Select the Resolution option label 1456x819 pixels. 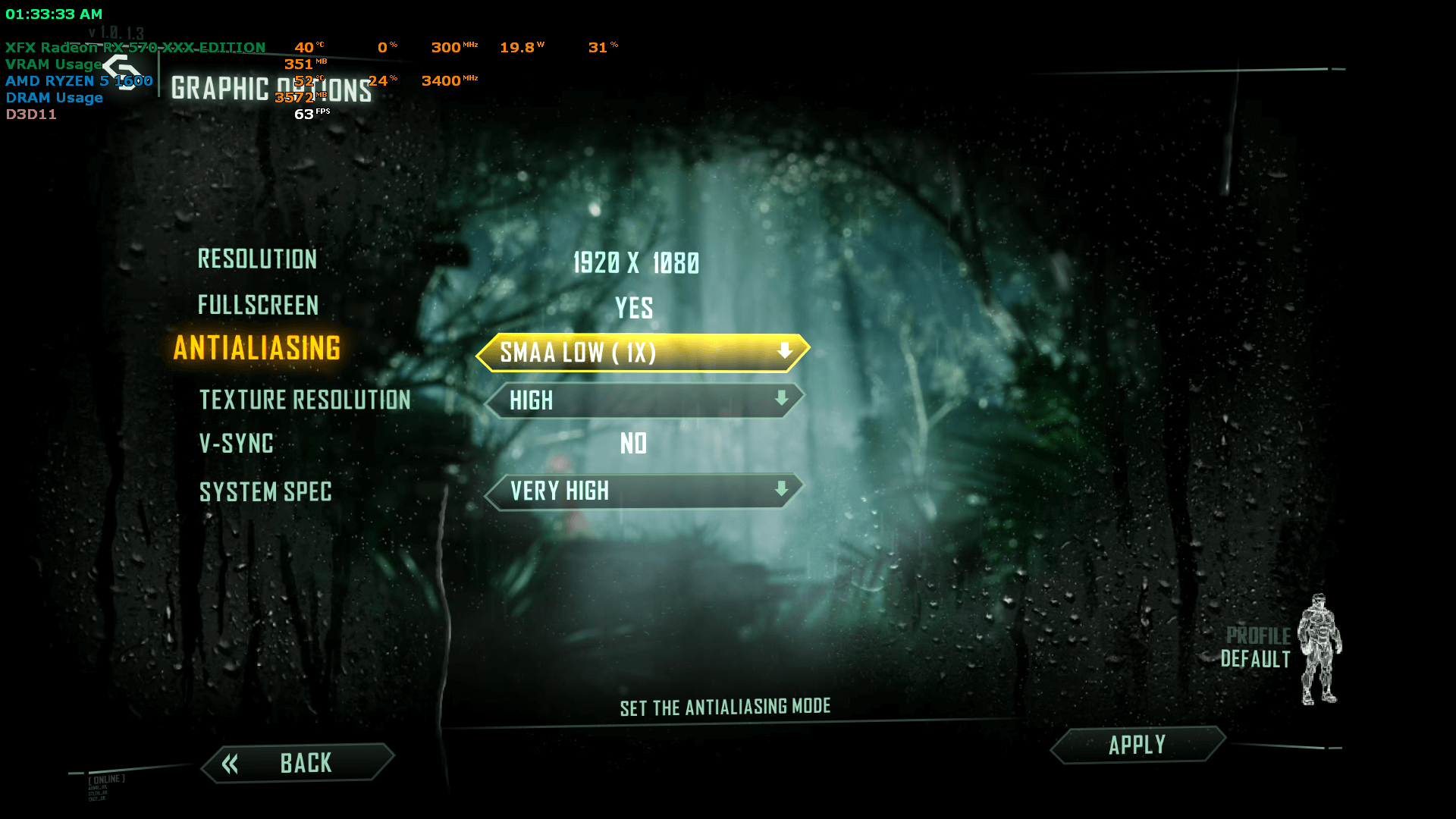tap(257, 259)
